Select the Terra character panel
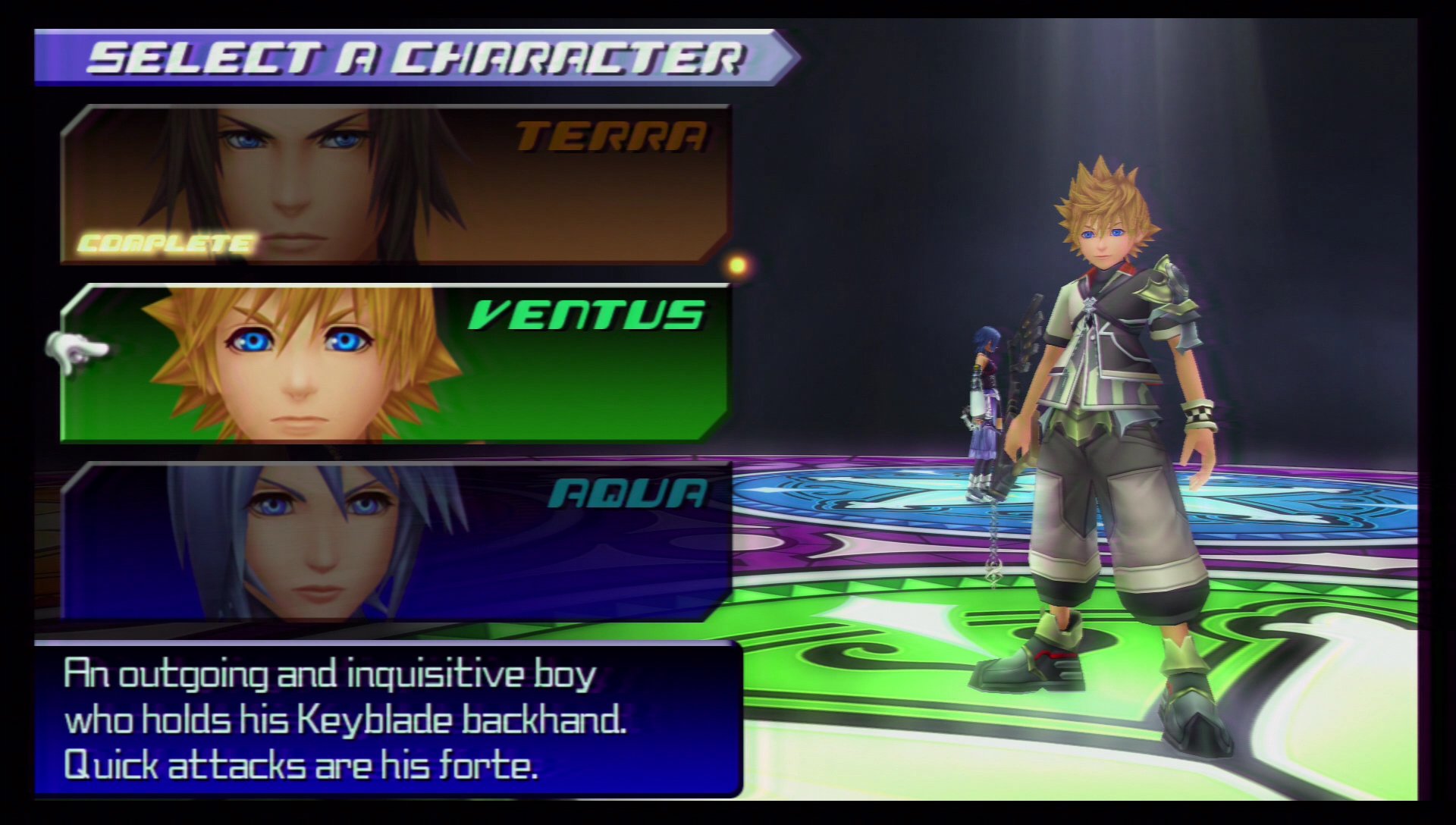Screen dimensions: 1456x825 (394, 184)
